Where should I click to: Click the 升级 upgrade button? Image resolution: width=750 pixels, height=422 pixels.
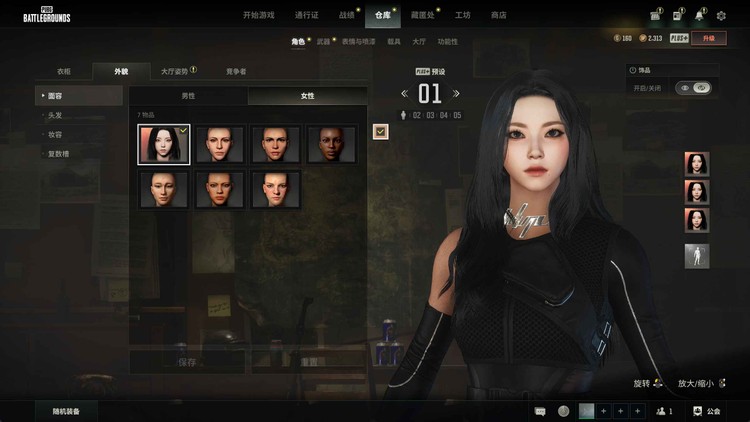(709, 38)
